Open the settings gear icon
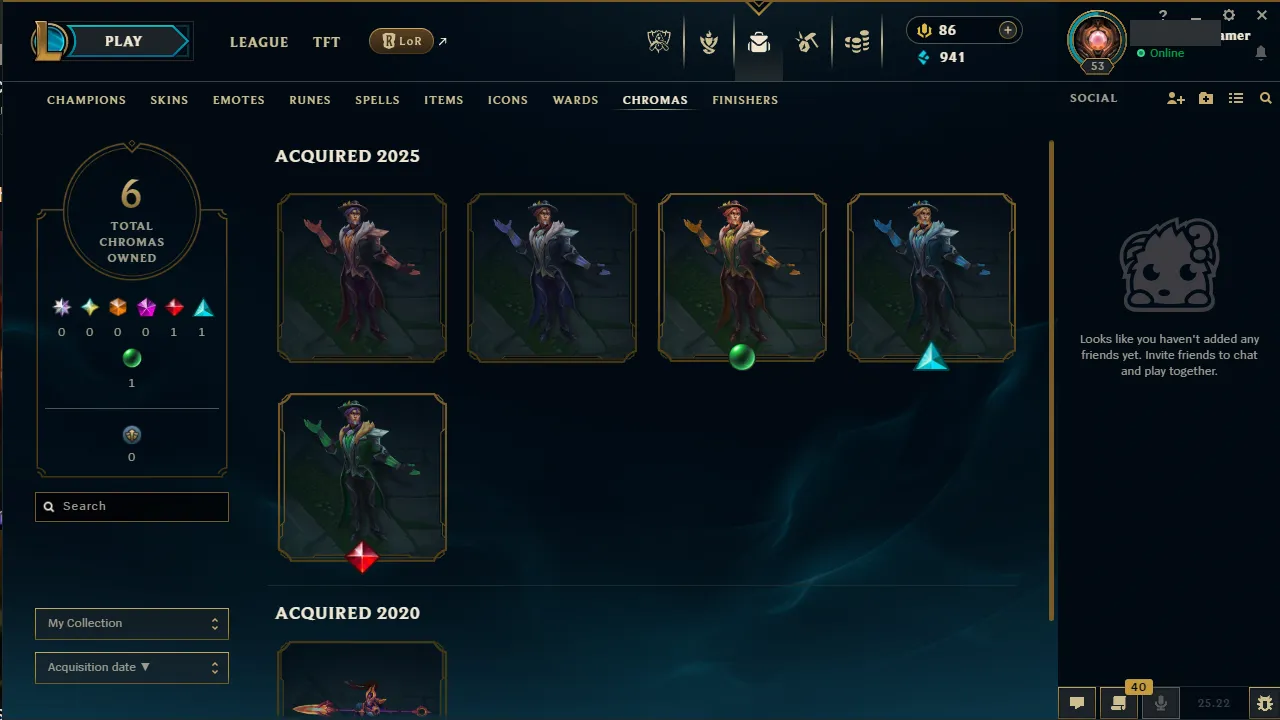Screen dimensions: 1280x720 [1228, 15]
